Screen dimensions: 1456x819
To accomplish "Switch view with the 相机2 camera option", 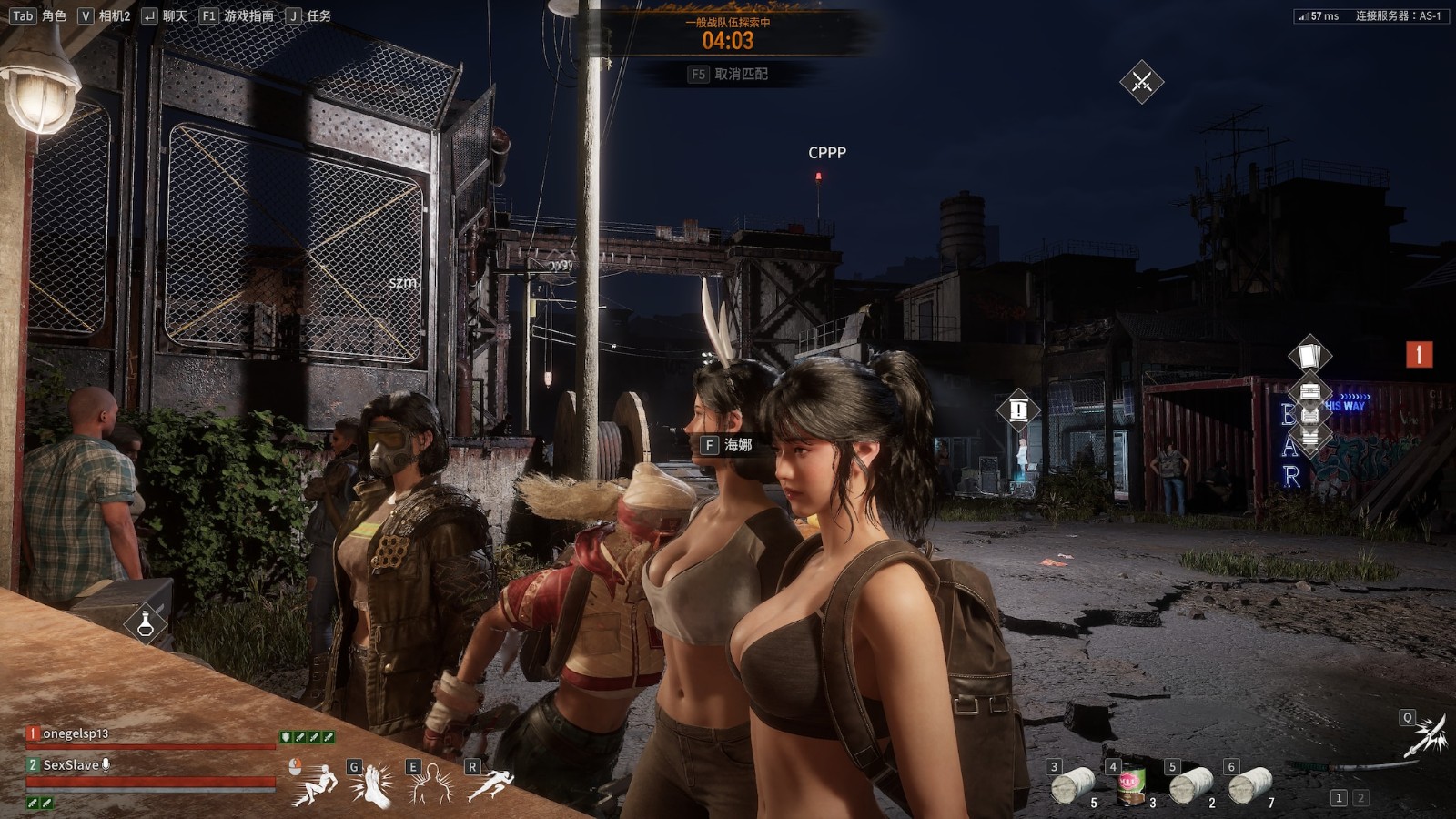I will click(105, 15).
